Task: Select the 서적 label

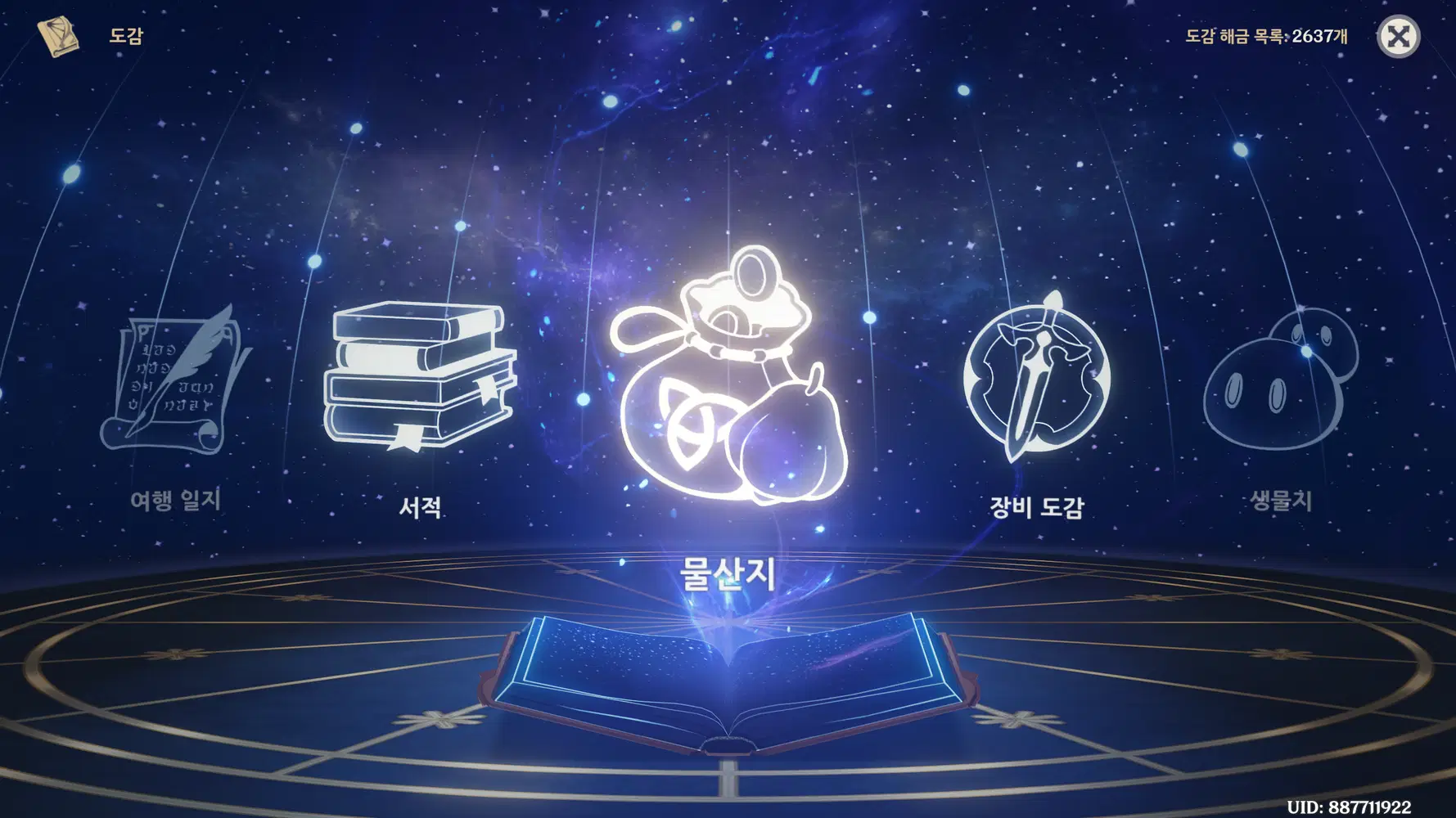Action: pos(421,509)
